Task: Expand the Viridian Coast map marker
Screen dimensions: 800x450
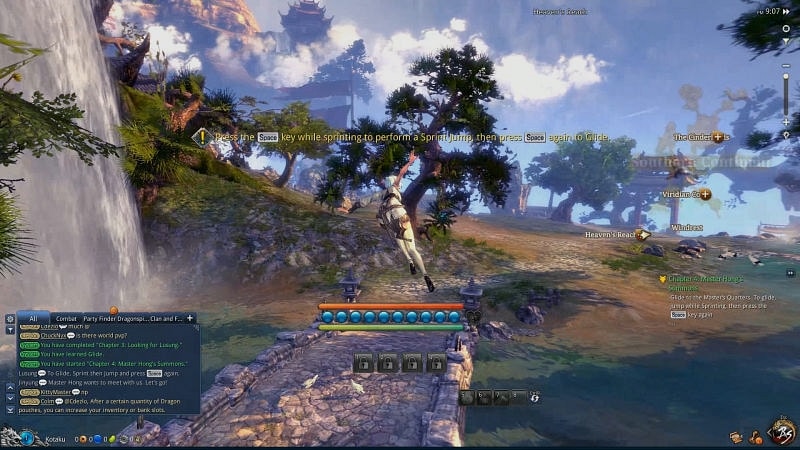Action: pos(705,194)
